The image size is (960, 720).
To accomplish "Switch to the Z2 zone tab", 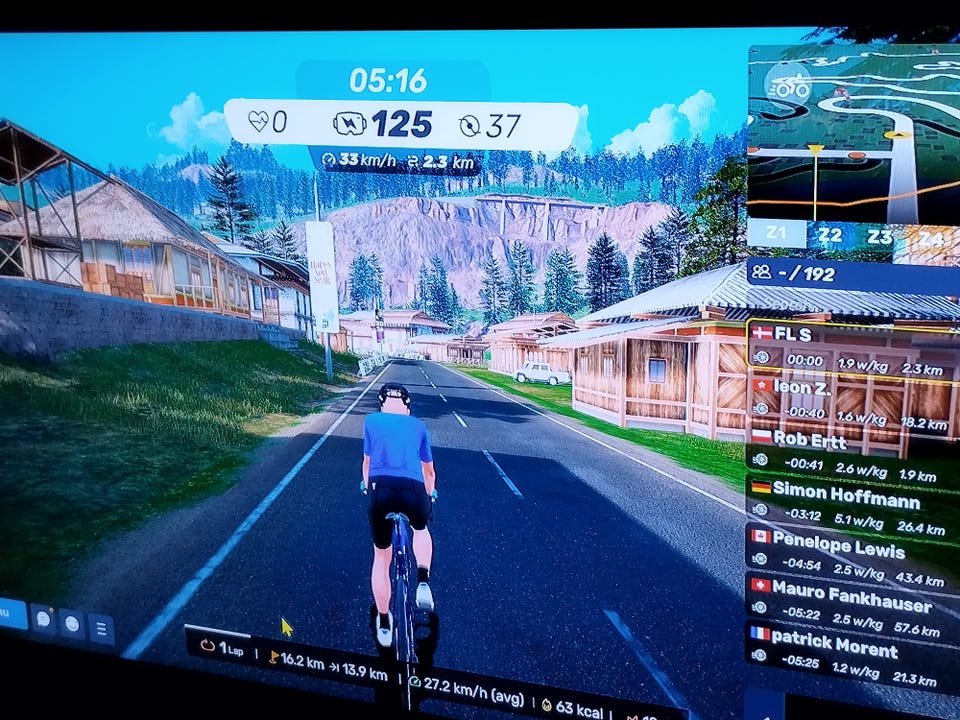I will (x=829, y=236).
